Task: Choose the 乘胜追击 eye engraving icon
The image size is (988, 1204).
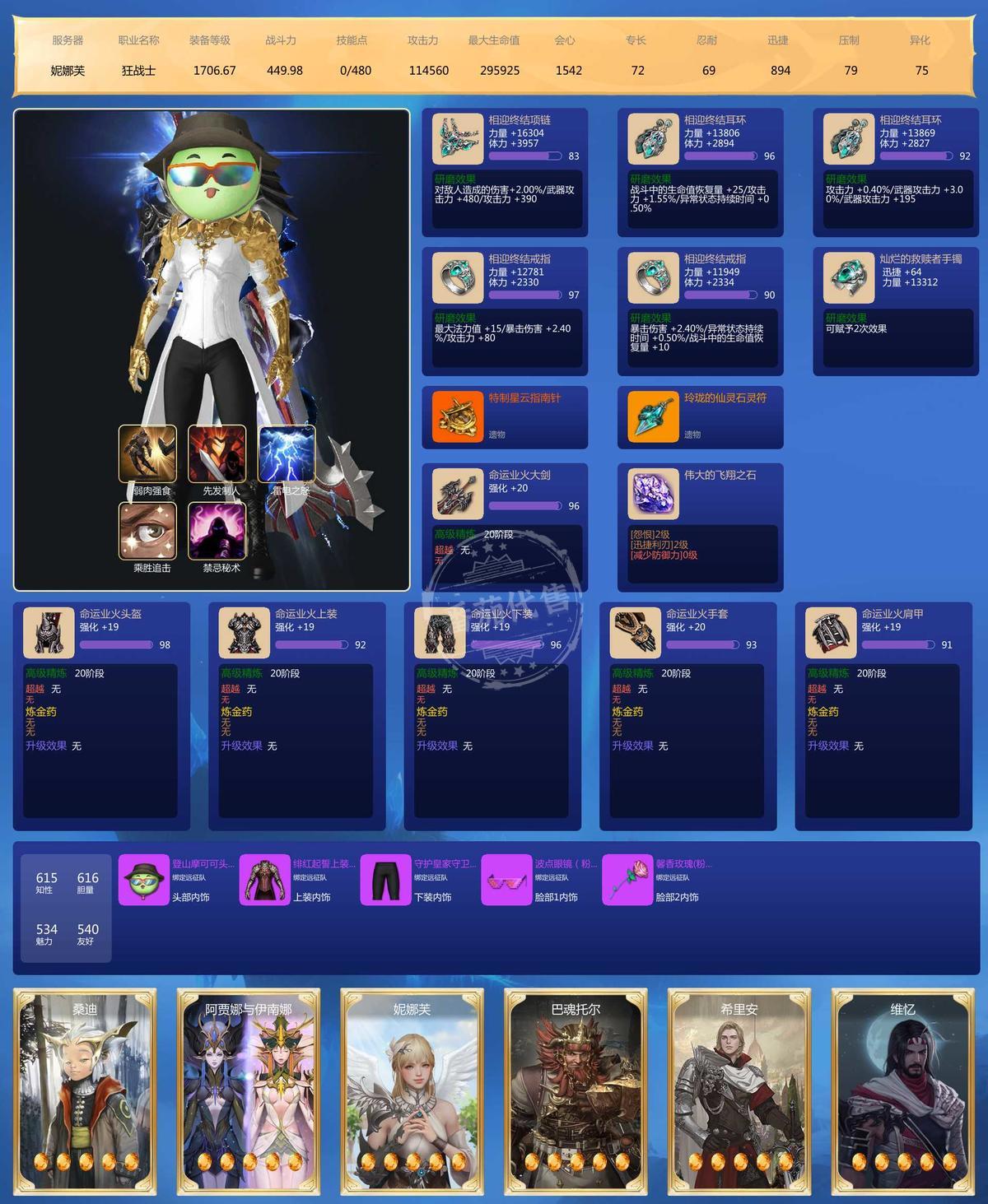Action: (147, 531)
